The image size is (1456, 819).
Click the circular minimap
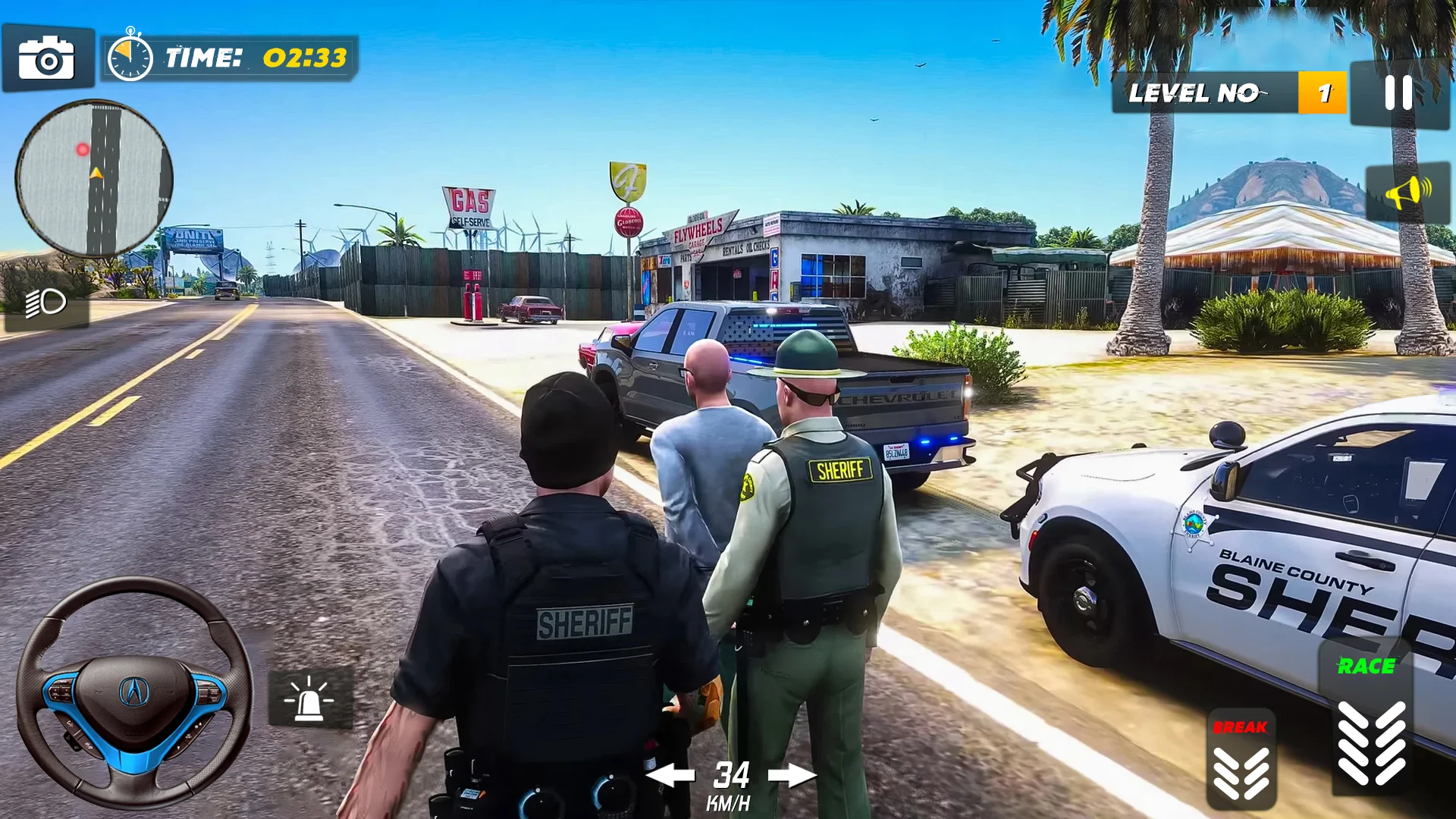94,179
